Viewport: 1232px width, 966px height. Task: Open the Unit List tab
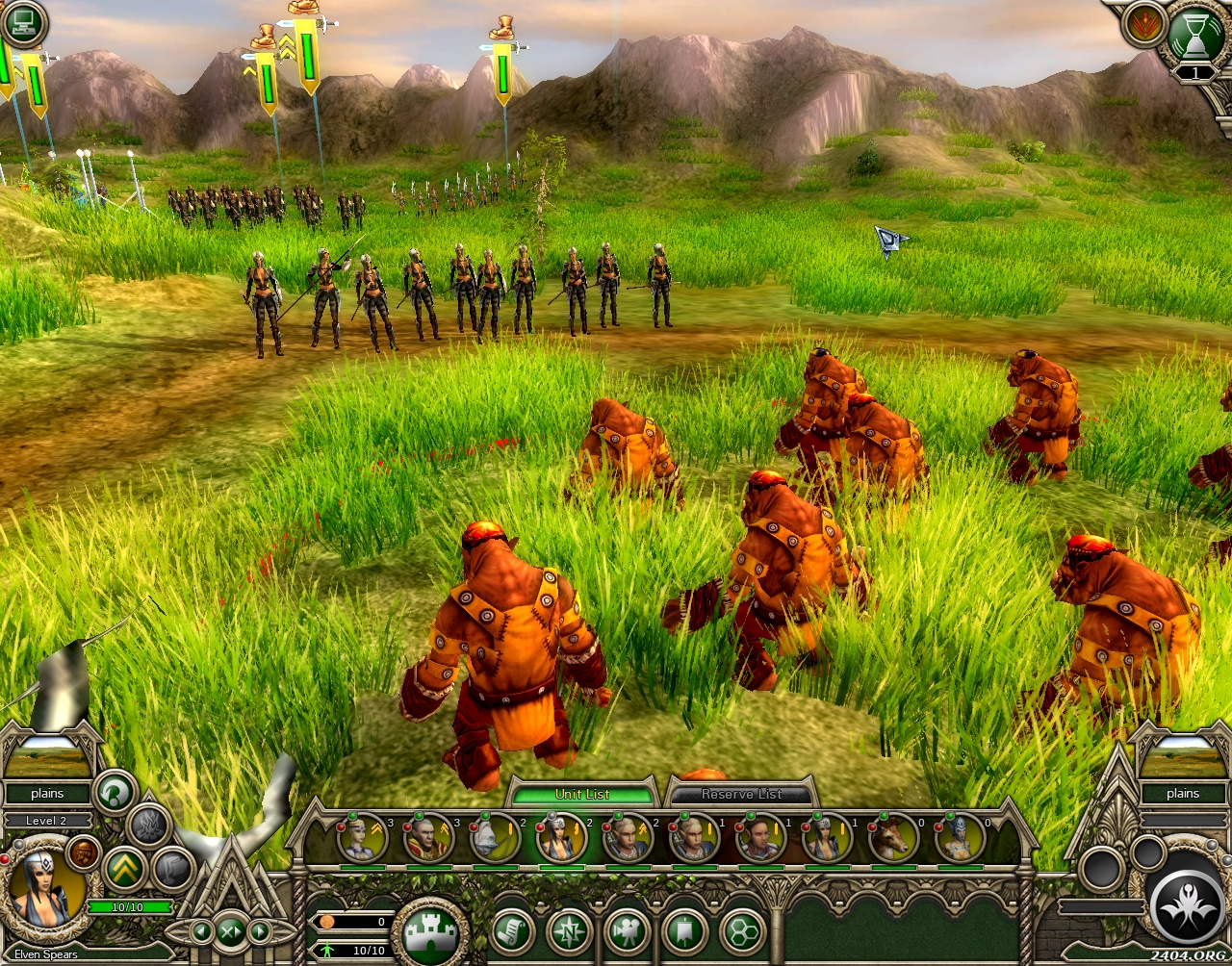(582, 794)
